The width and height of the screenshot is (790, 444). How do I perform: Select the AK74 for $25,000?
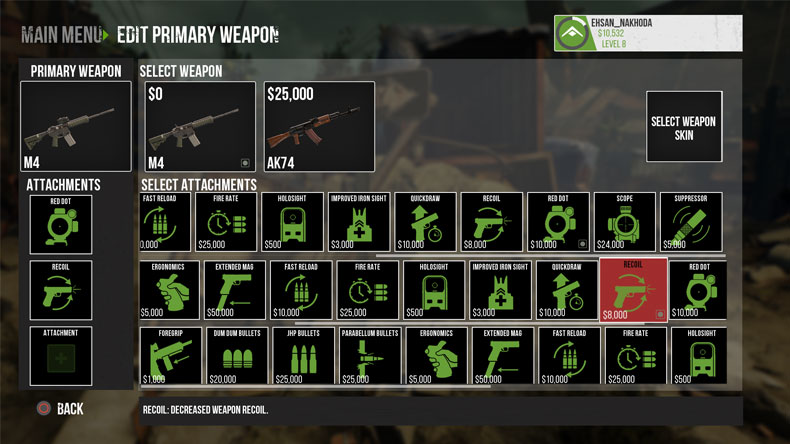(319, 126)
